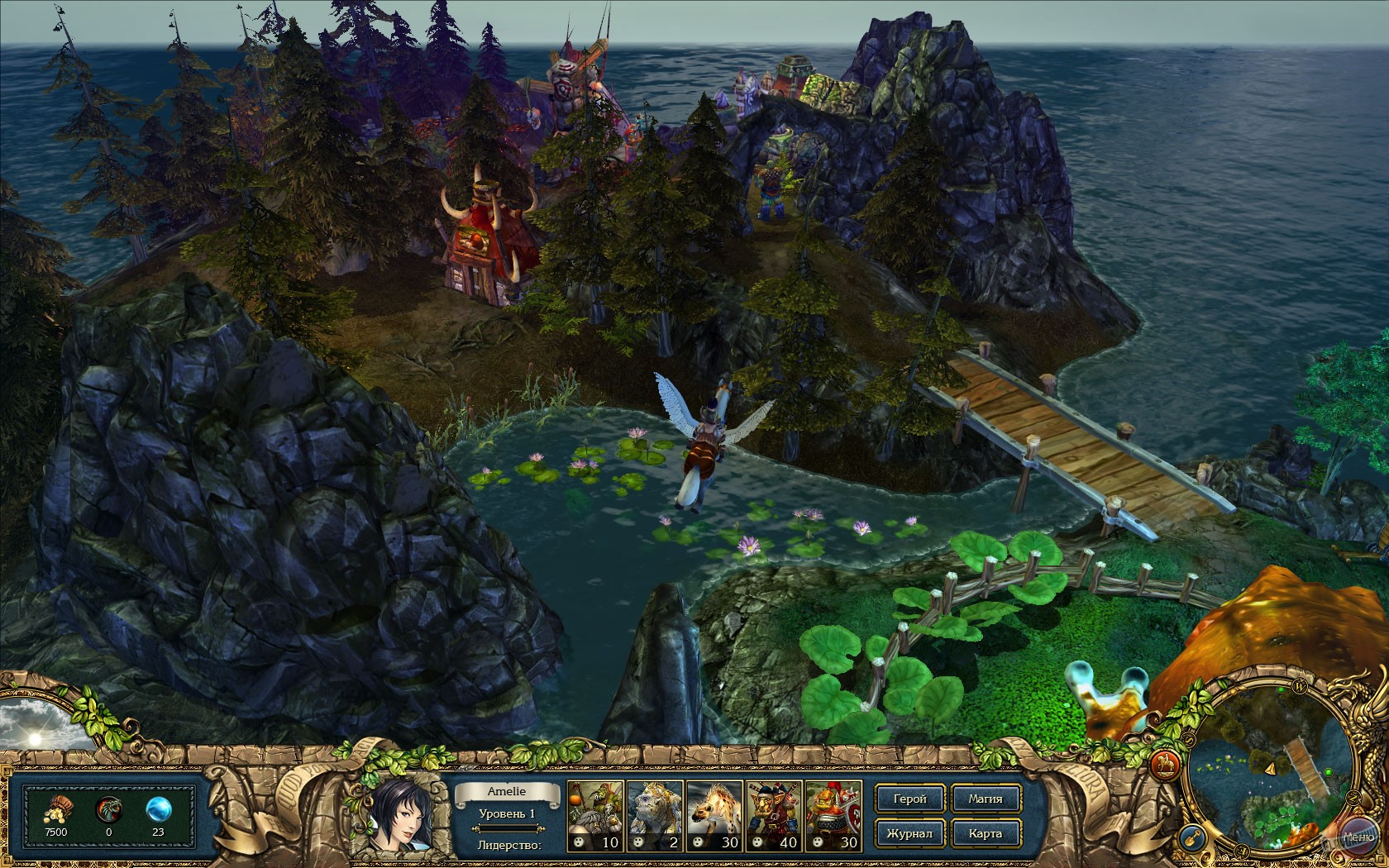
Task: Open the Карта world map
Action: coord(986,833)
